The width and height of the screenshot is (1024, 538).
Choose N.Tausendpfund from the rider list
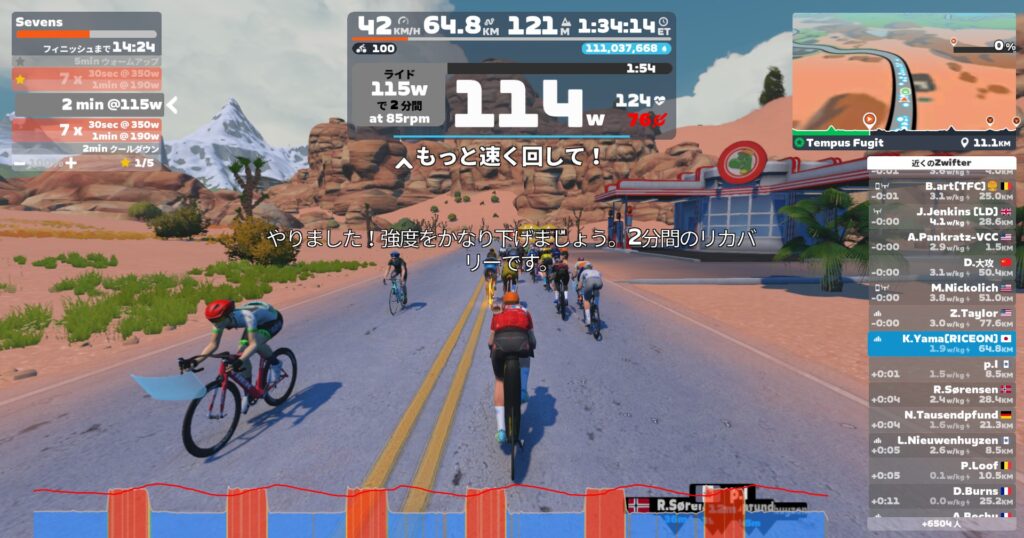click(942, 420)
